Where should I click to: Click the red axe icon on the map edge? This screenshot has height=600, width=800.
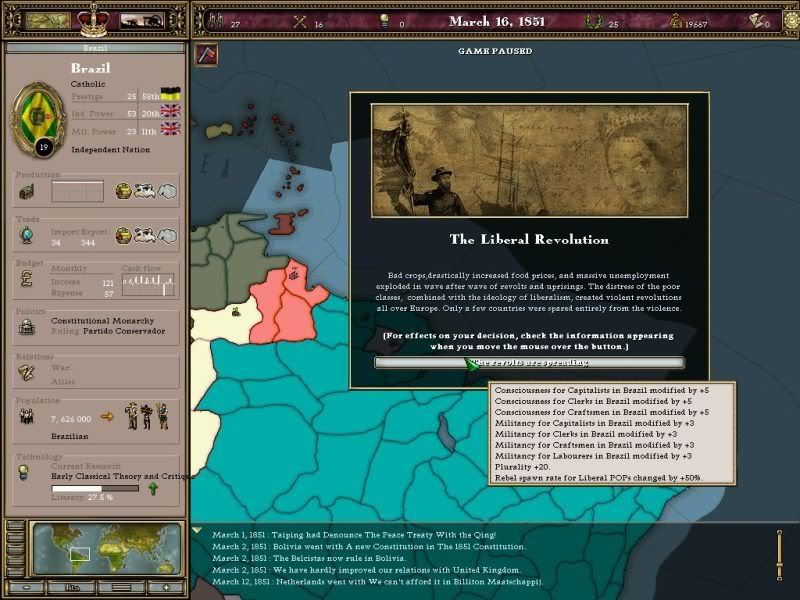click(x=207, y=53)
